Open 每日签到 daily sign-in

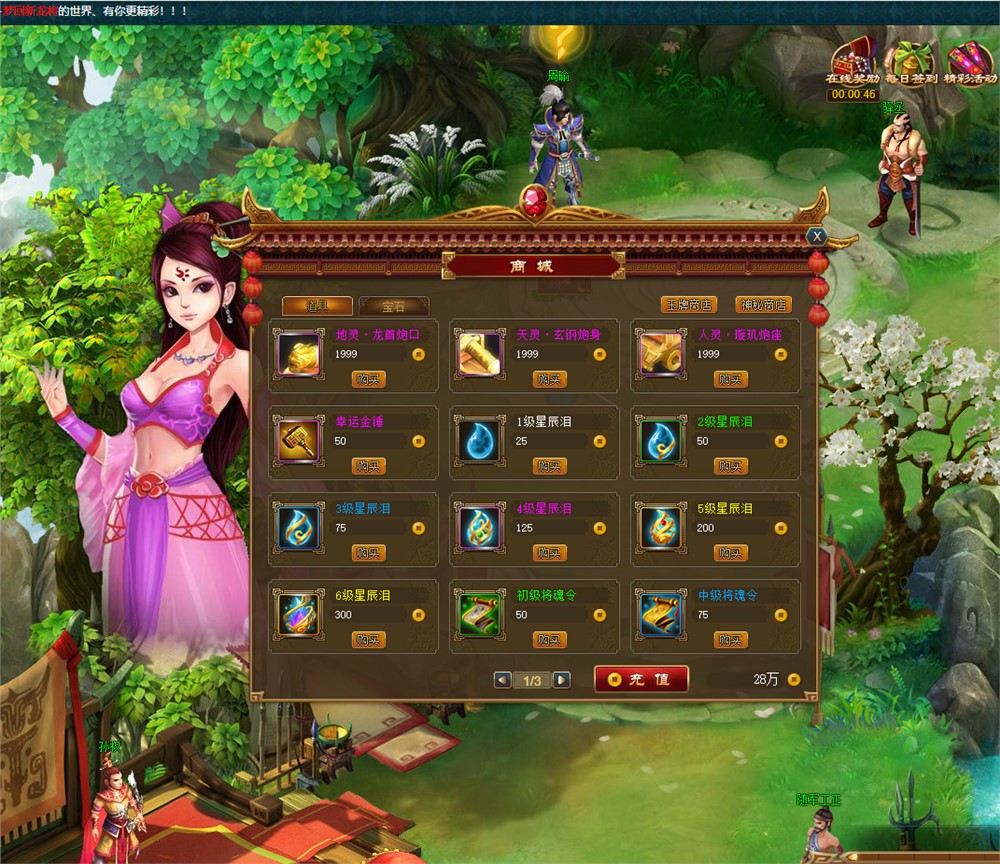[909, 67]
